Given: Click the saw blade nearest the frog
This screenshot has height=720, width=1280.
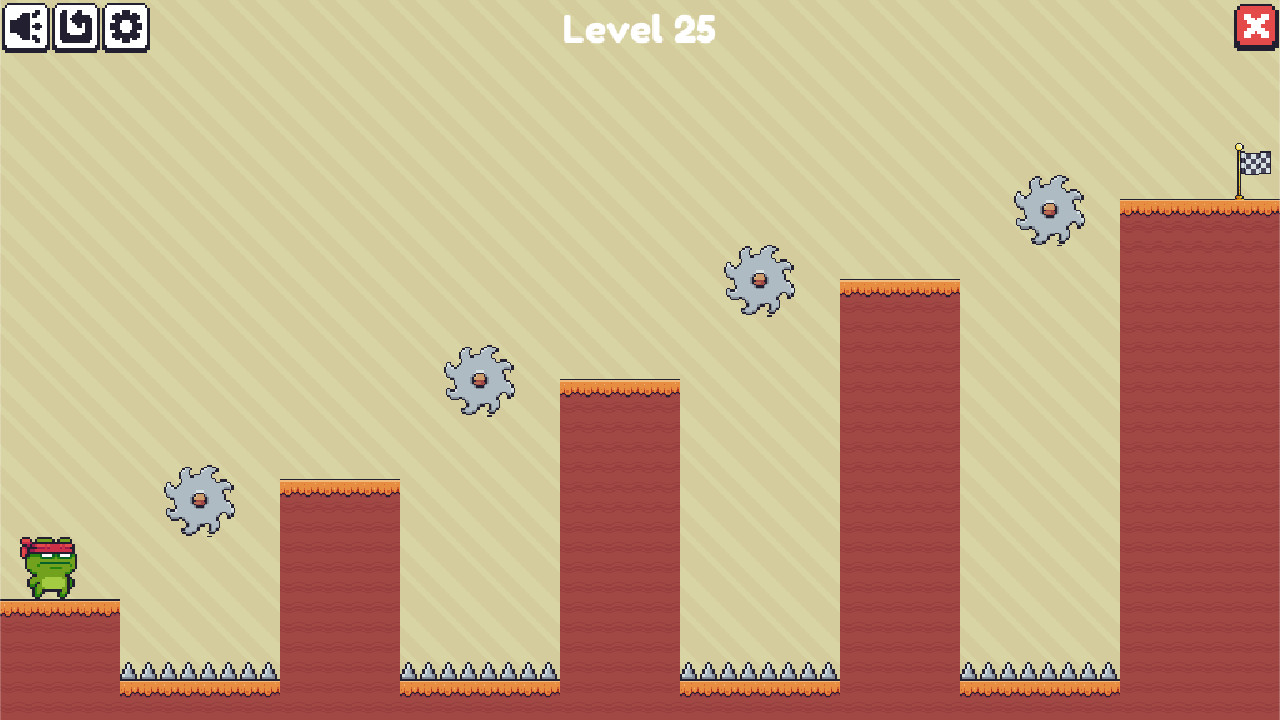Looking at the screenshot, I should point(198,500).
